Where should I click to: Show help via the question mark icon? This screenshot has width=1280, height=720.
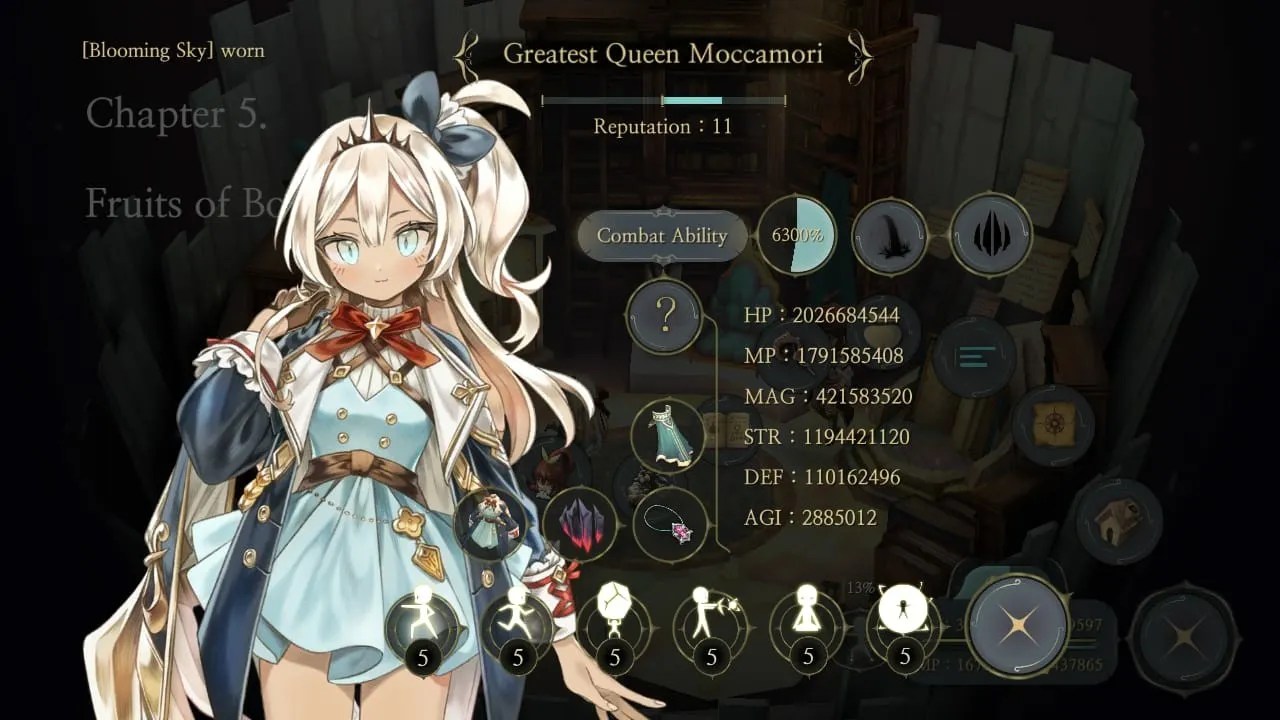click(665, 316)
